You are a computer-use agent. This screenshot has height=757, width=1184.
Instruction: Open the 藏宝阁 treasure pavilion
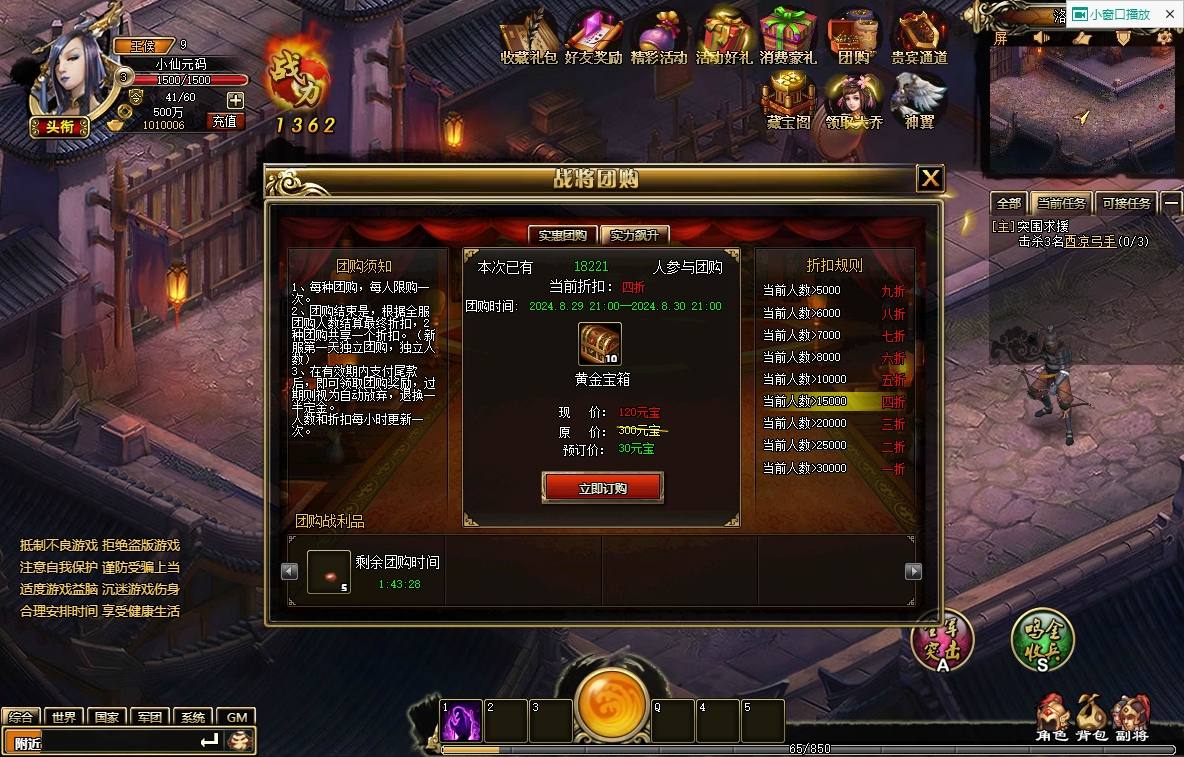click(x=788, y=102)
